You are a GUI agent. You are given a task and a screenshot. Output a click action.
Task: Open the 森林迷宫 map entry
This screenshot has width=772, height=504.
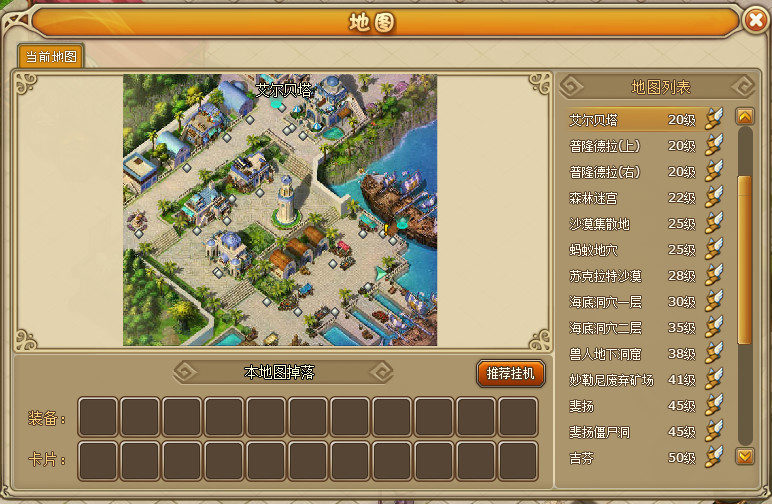coord(632,198)
